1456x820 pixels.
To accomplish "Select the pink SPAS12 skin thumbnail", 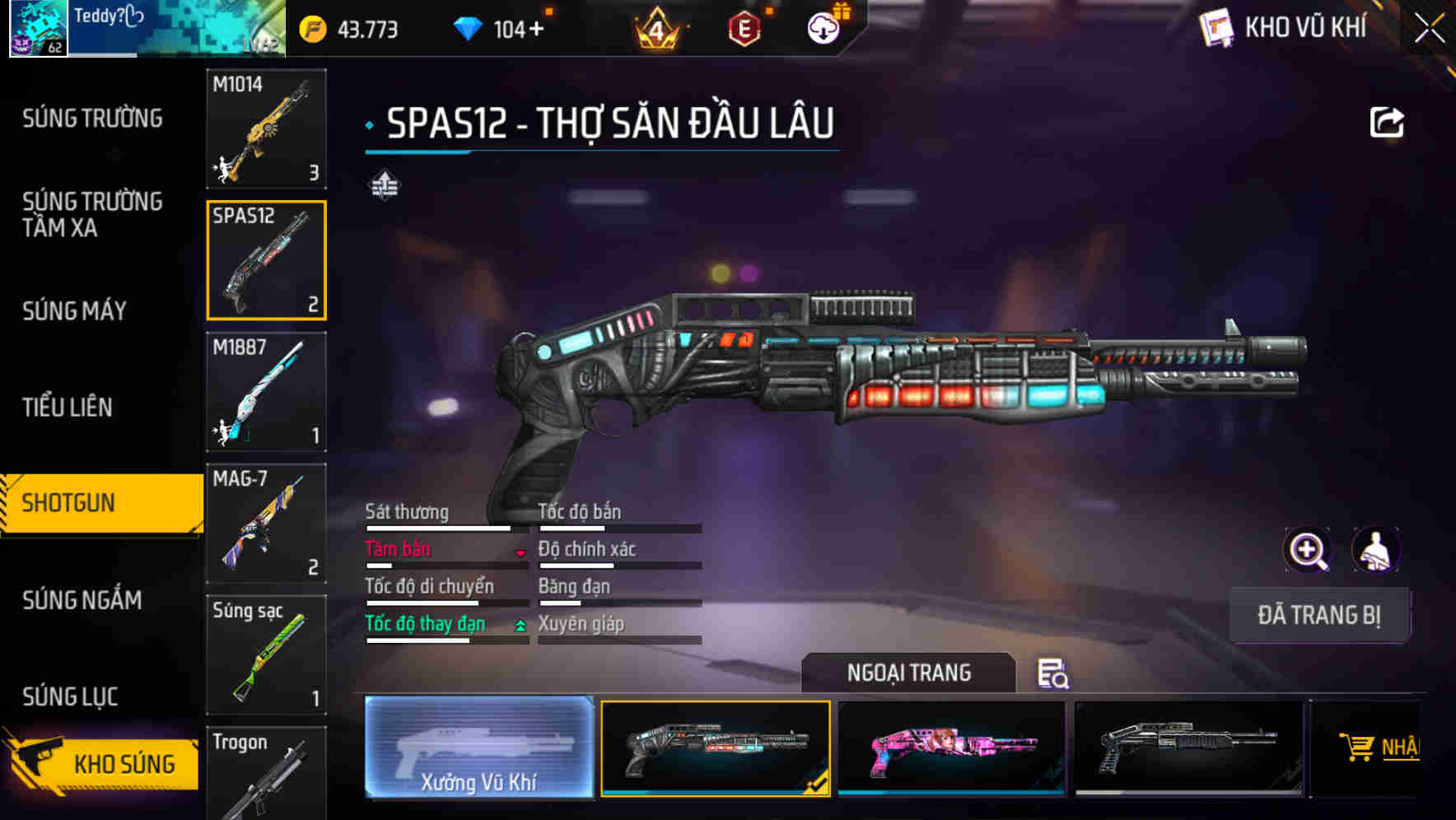I will click(951, 748).
